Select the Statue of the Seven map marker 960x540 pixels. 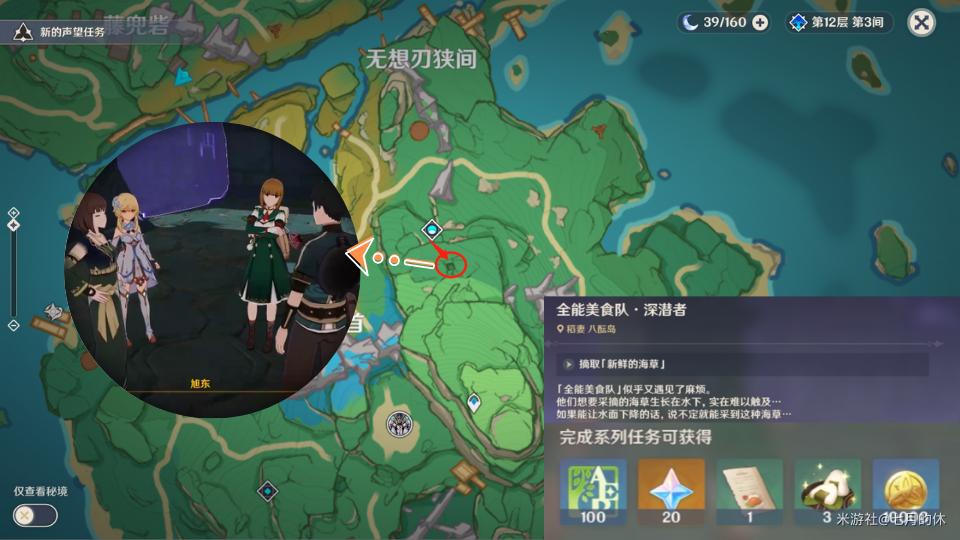click(398, 422)
